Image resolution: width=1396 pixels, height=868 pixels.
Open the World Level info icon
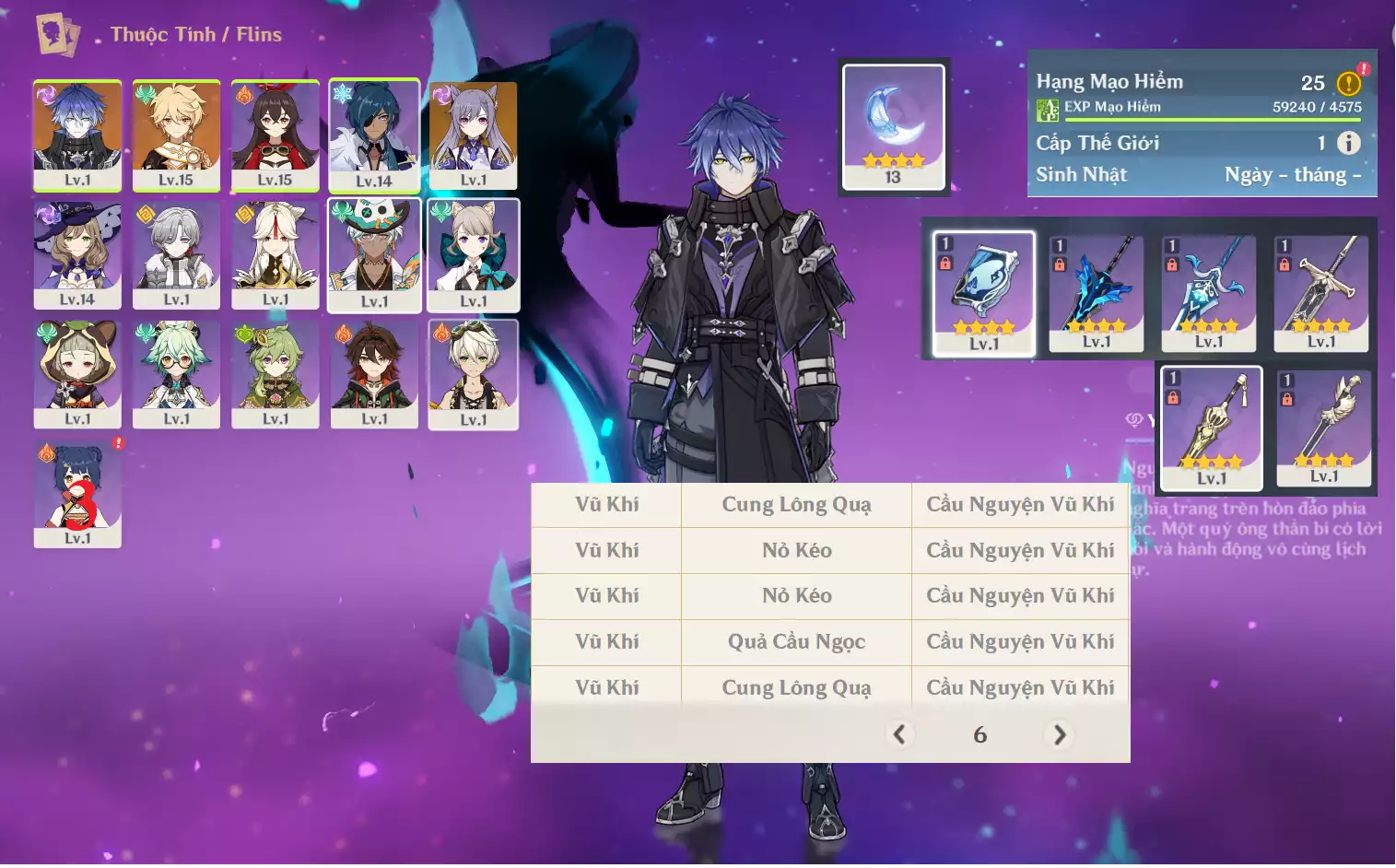pyautogui.click(x=1348, y=143)
